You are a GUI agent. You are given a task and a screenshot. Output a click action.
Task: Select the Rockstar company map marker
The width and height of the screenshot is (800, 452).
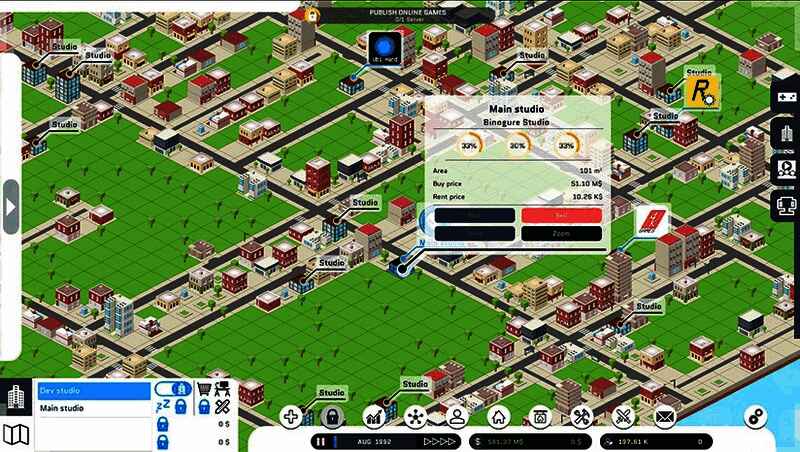(x=701, y=92)
